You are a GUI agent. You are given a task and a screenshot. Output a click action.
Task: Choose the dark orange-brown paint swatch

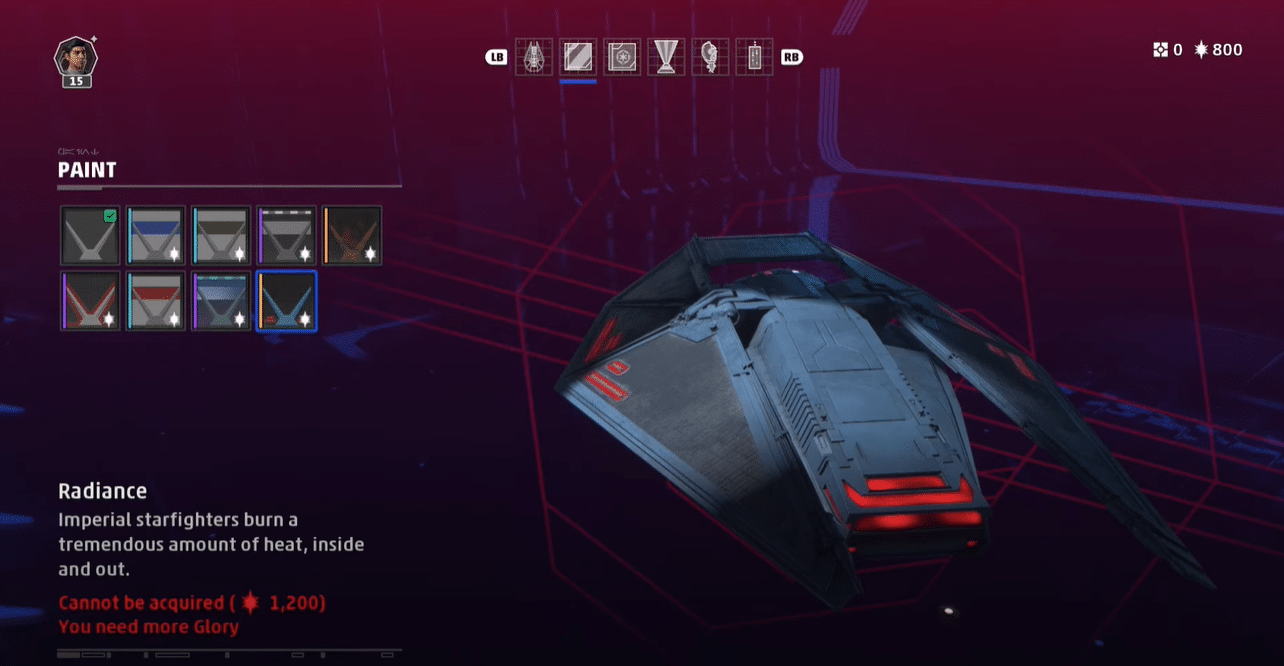pos(352,236)
